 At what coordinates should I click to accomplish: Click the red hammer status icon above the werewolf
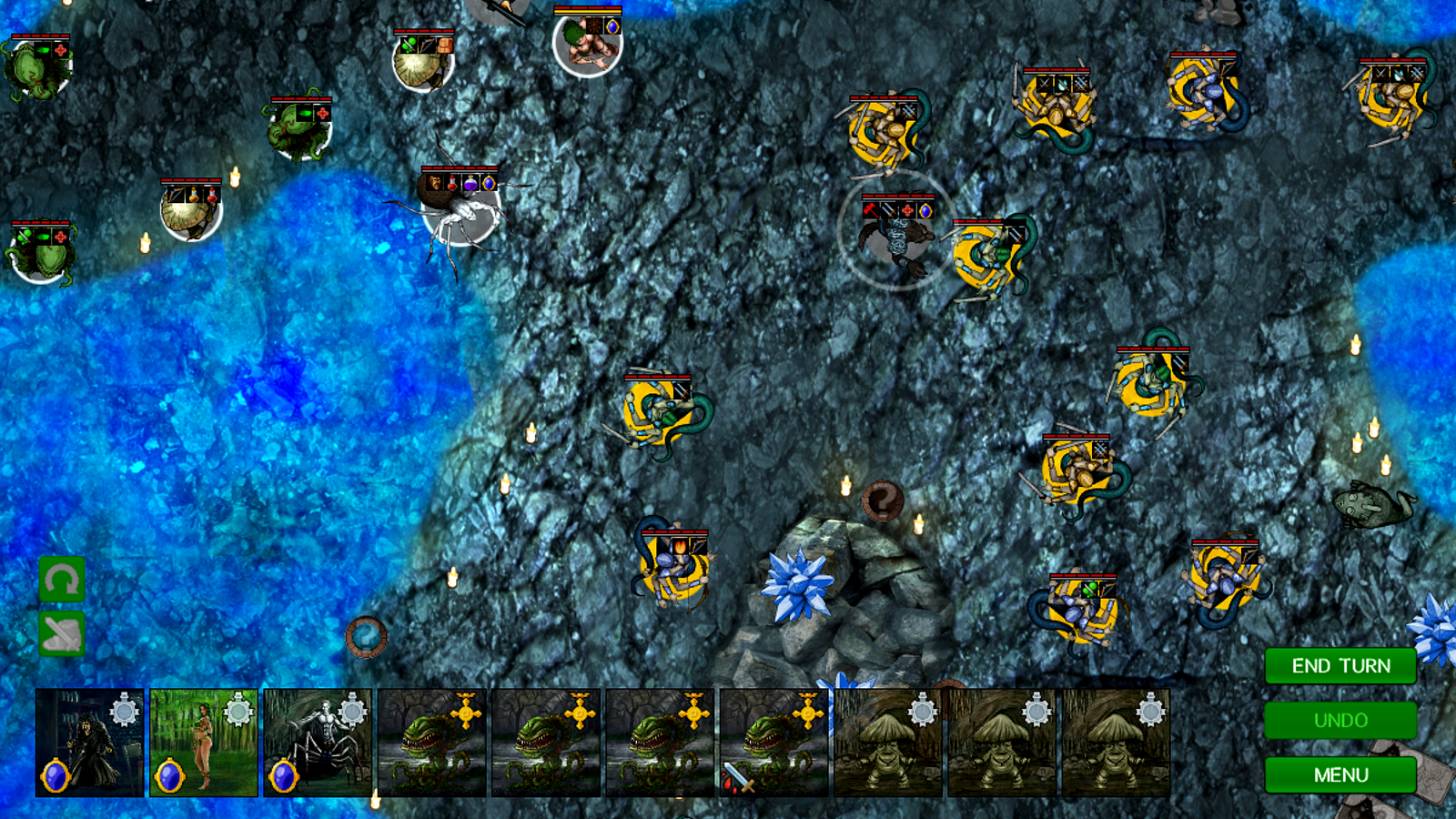click(x=870, y=210)
